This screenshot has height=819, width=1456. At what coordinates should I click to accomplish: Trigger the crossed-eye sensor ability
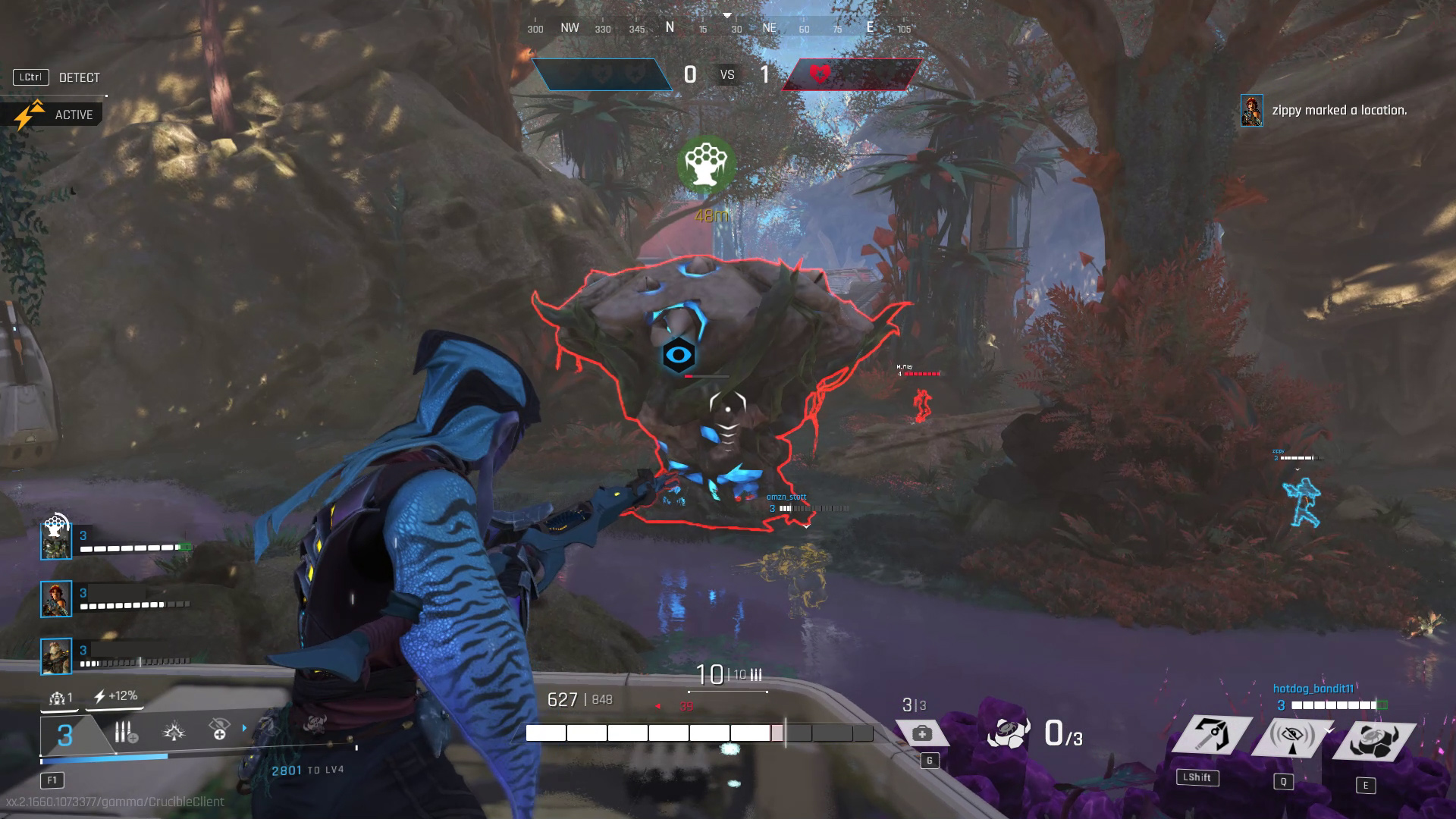point(1291,736)
